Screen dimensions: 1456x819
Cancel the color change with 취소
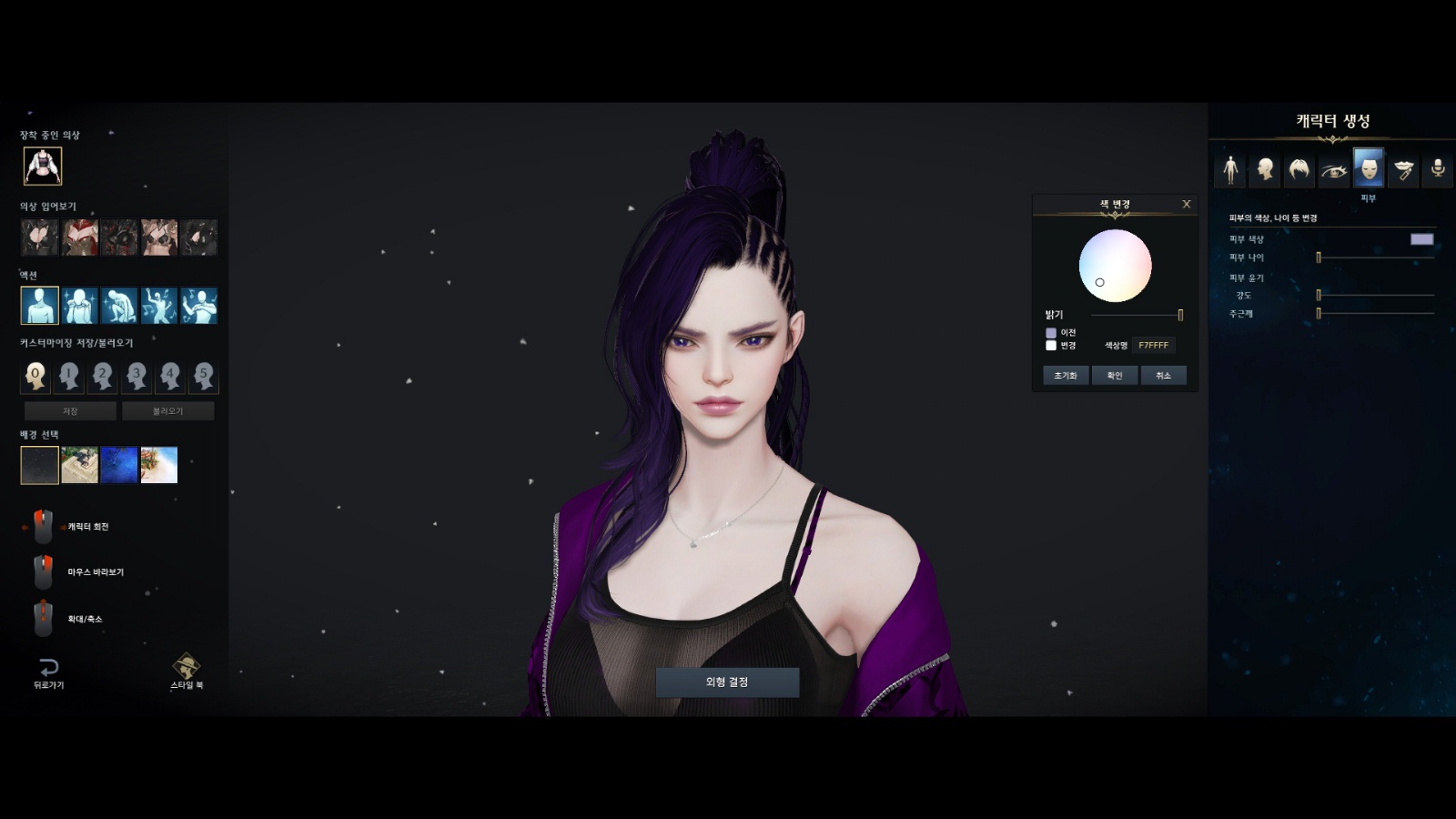coord(1163,376)
